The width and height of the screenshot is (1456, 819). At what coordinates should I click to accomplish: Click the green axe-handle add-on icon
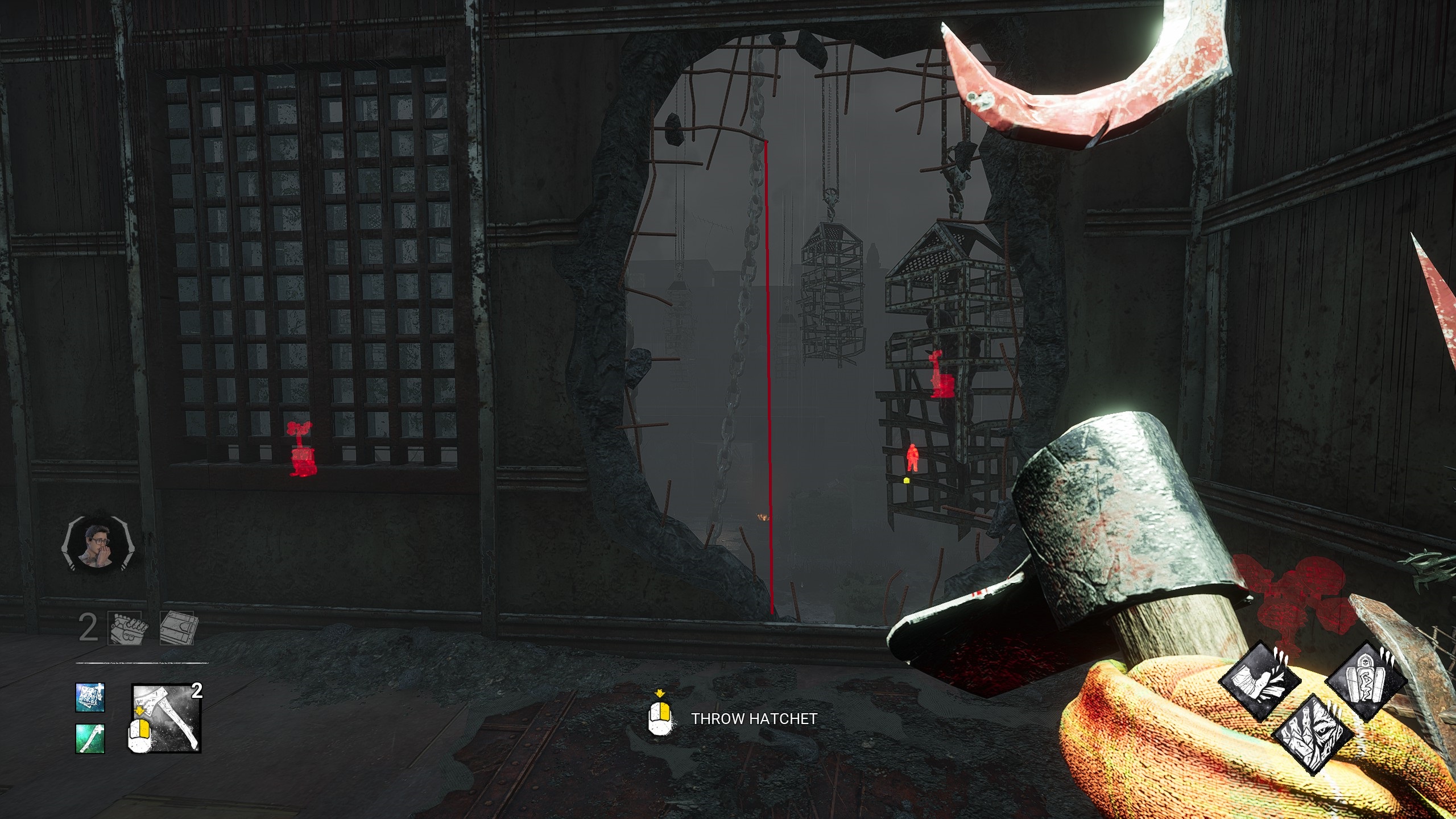(90, 738)
